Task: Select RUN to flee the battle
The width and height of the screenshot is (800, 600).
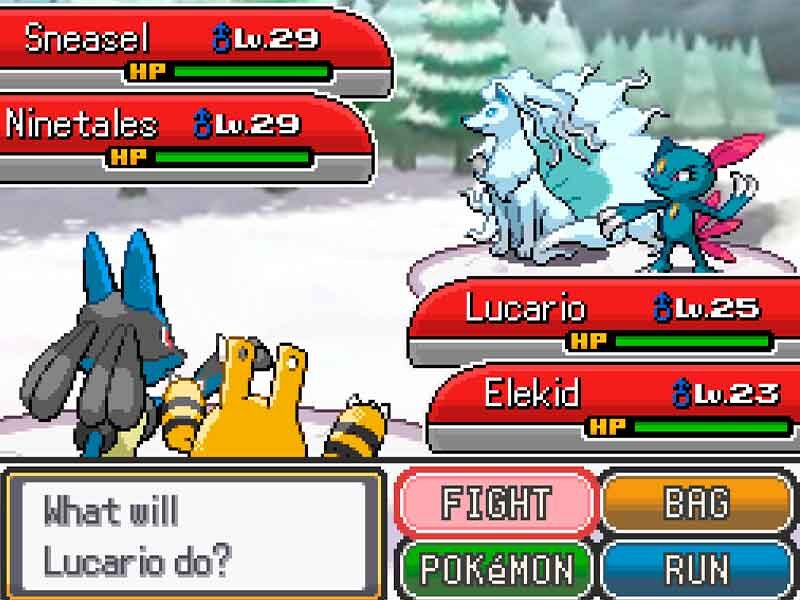Action: point(697,569)
